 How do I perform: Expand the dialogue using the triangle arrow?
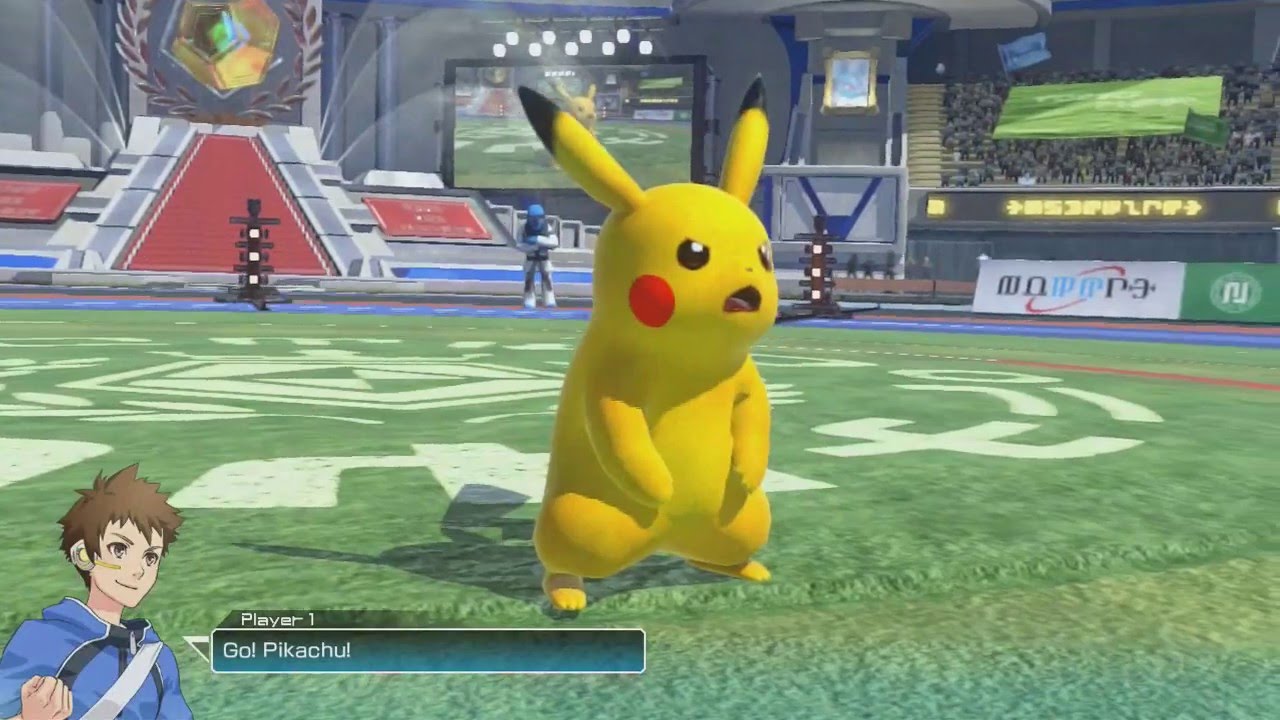(196, 648)
